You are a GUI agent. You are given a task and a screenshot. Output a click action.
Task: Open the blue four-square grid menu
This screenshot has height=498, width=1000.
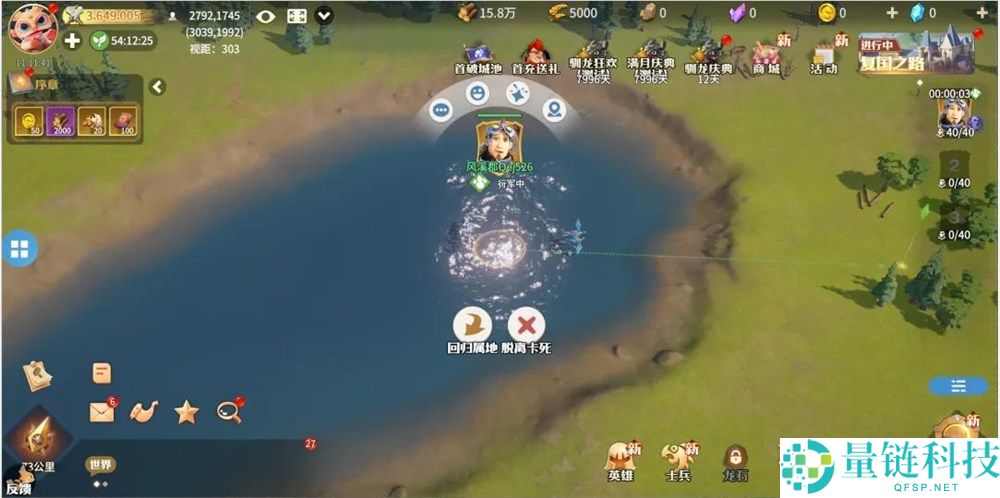tap(18, 248)
